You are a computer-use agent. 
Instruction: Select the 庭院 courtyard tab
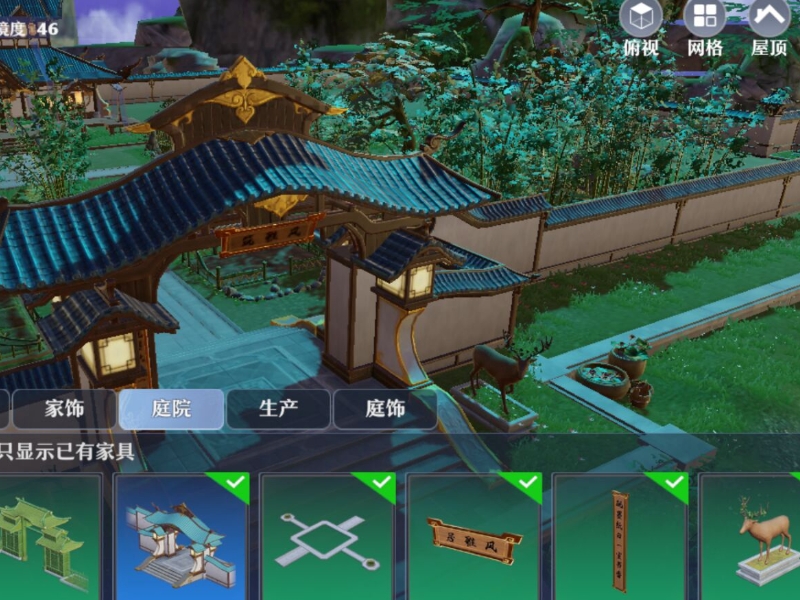[x=171, y=409]
